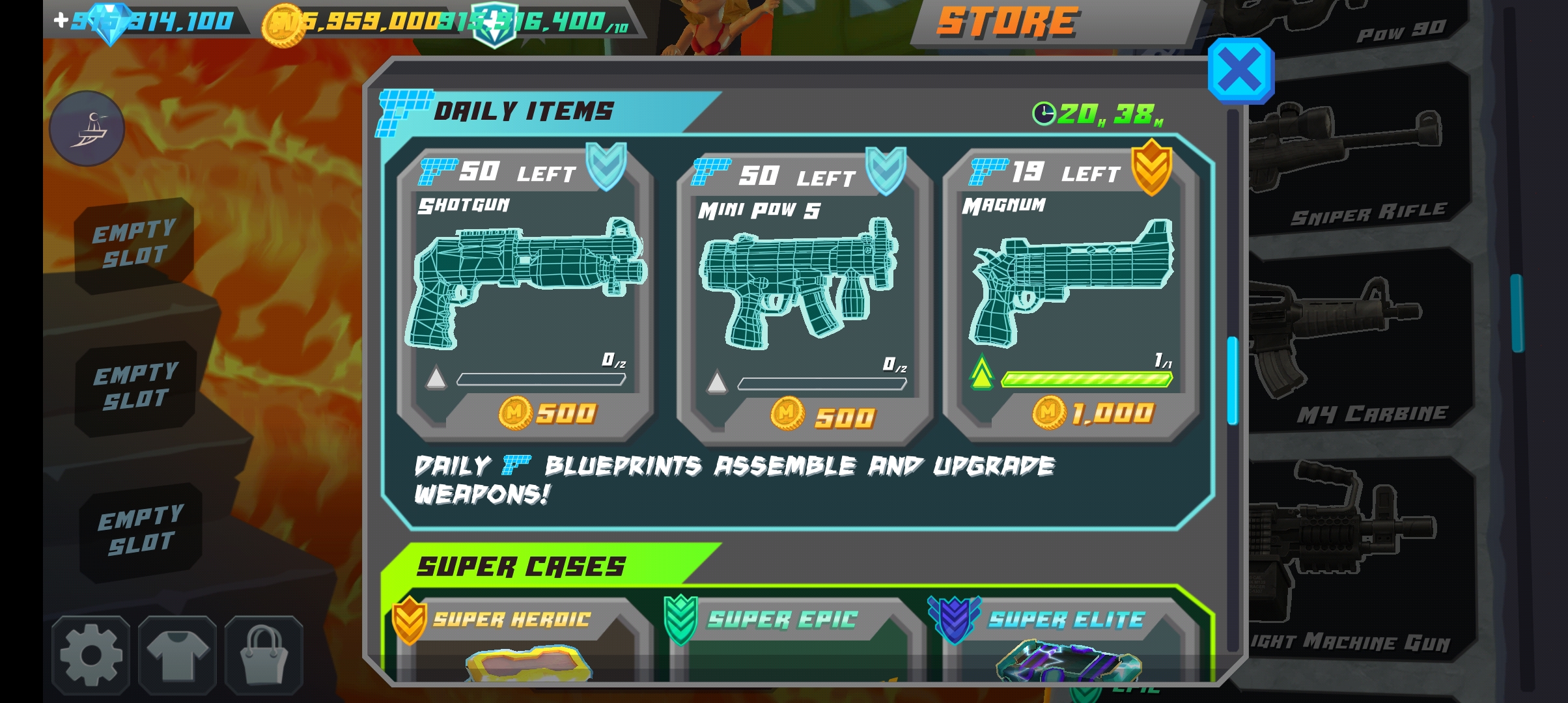Close the store window
Viewport: 1568px width, 703px height.
pos(1240,70)
